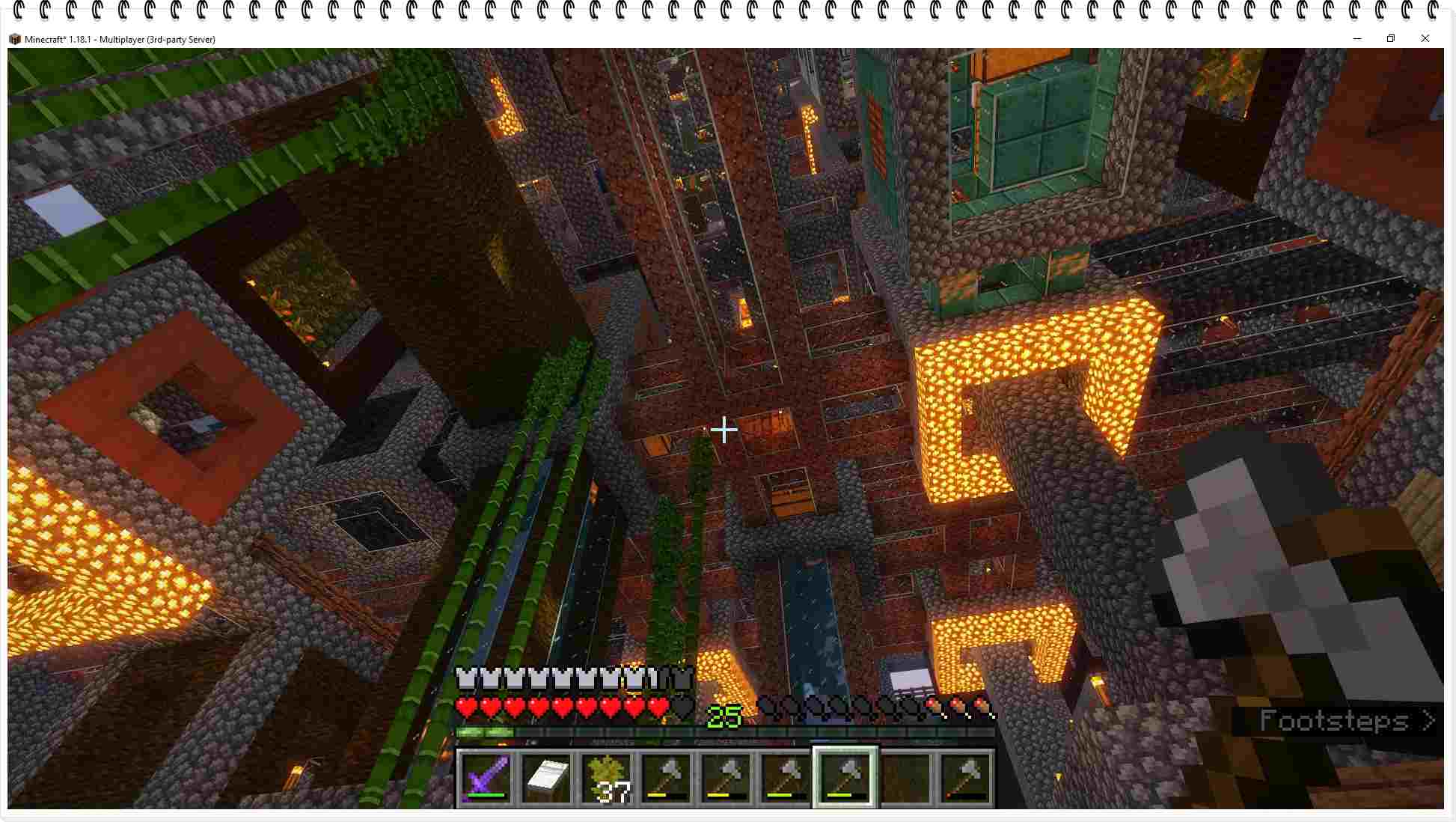The height and width of the screenshot is (822, 1456).
Task: Click the Multiplayer title bar text
Action: point(120,39)
